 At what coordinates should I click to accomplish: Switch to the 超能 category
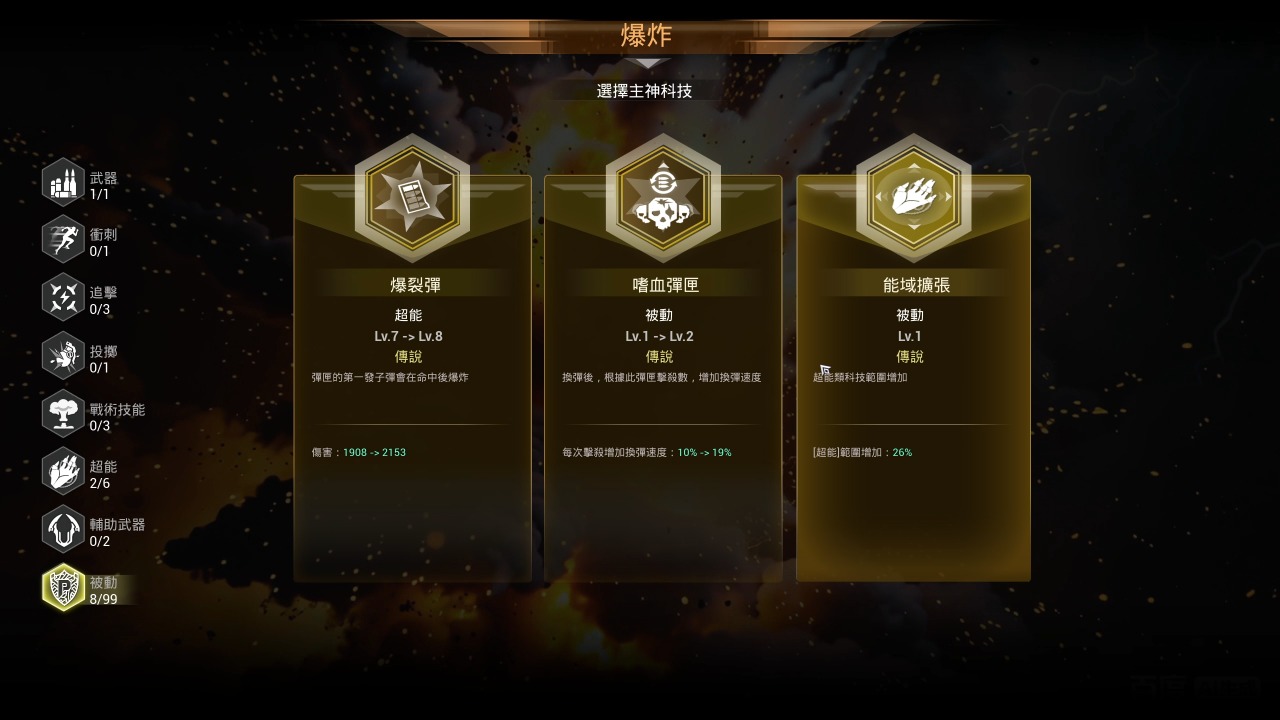[63, 473]
